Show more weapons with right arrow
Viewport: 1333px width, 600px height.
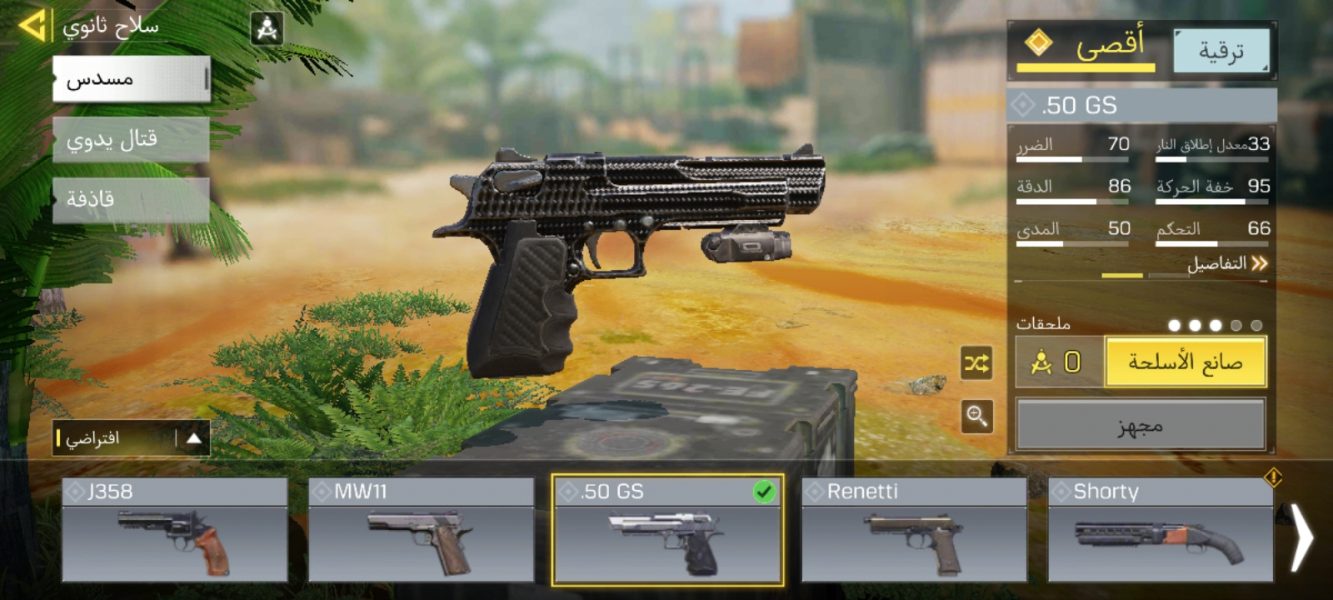(x=1301, y=537)
